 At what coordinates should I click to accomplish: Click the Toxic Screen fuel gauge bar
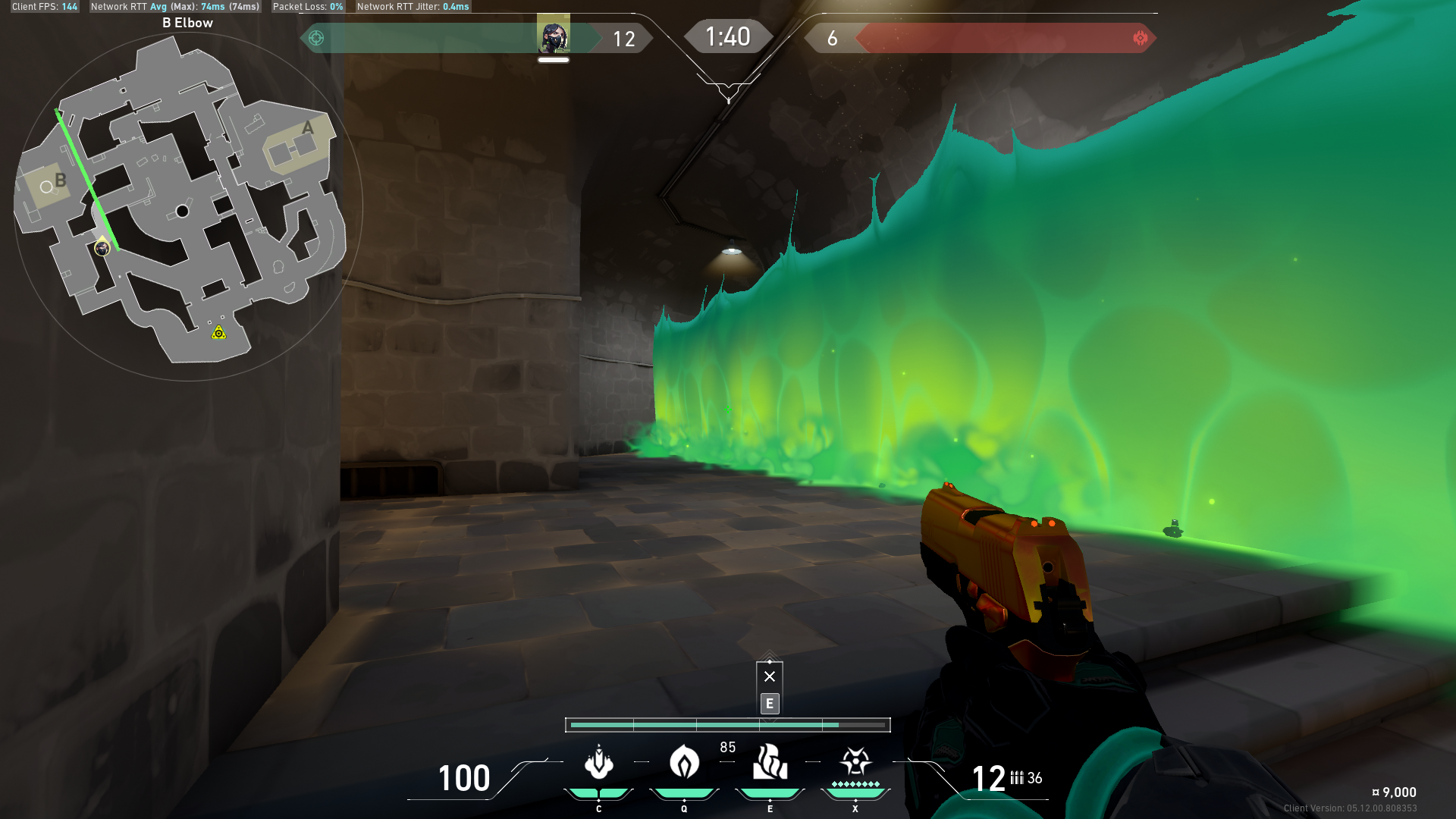(x=727, y=725)
